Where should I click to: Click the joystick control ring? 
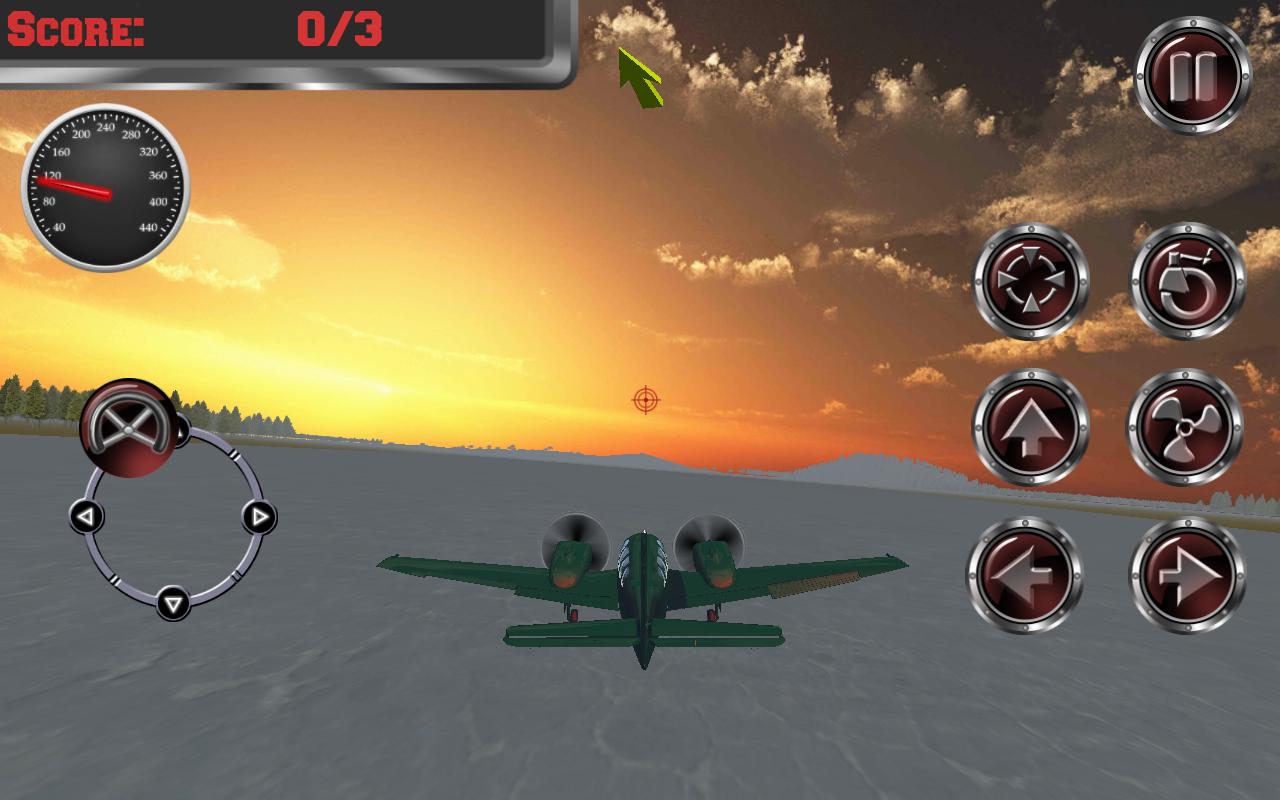(172, 518)
